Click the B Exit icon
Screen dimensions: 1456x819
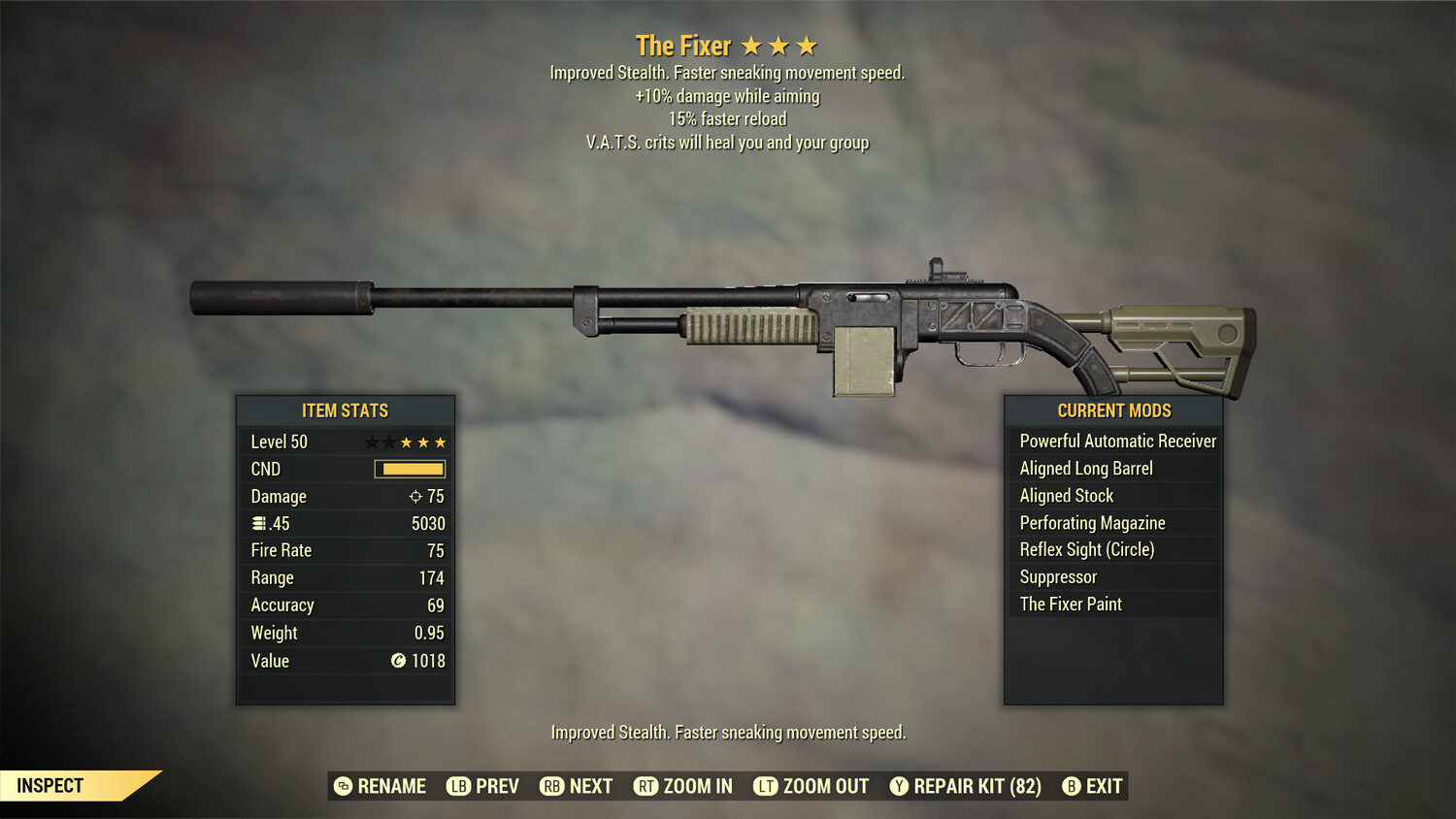click(1072, 786)
